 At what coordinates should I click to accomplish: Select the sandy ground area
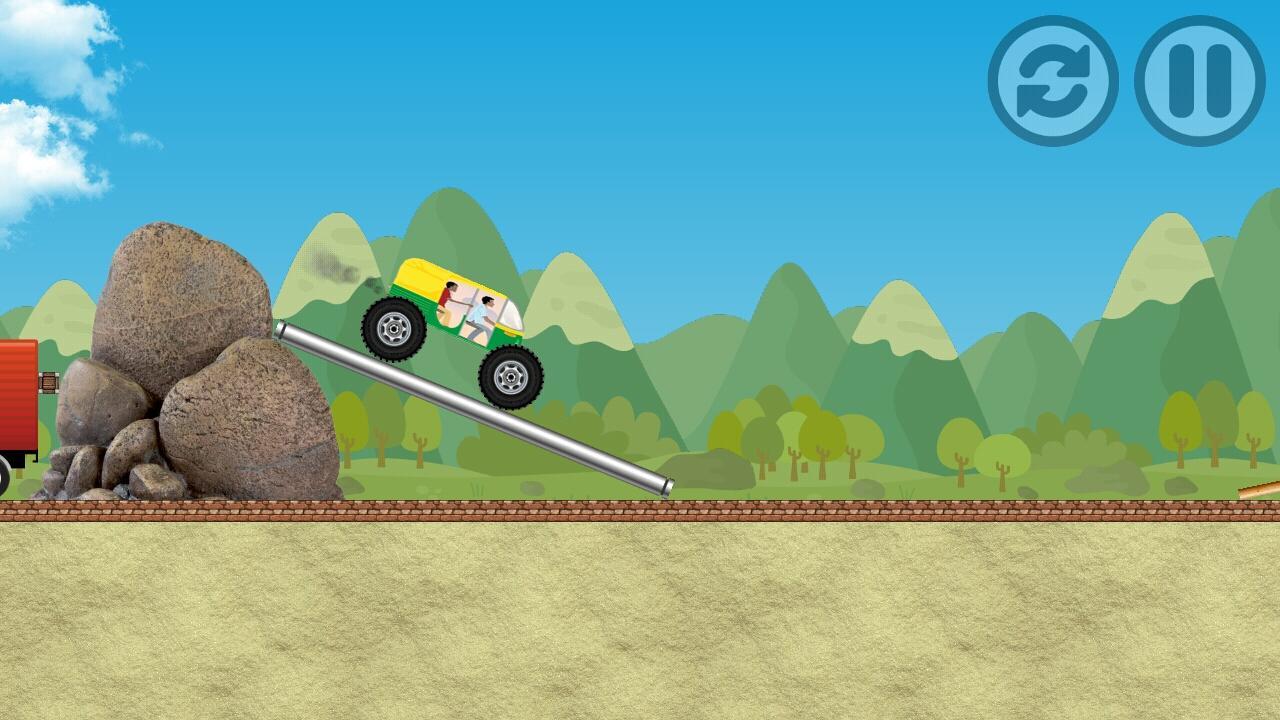coord(640,620)
